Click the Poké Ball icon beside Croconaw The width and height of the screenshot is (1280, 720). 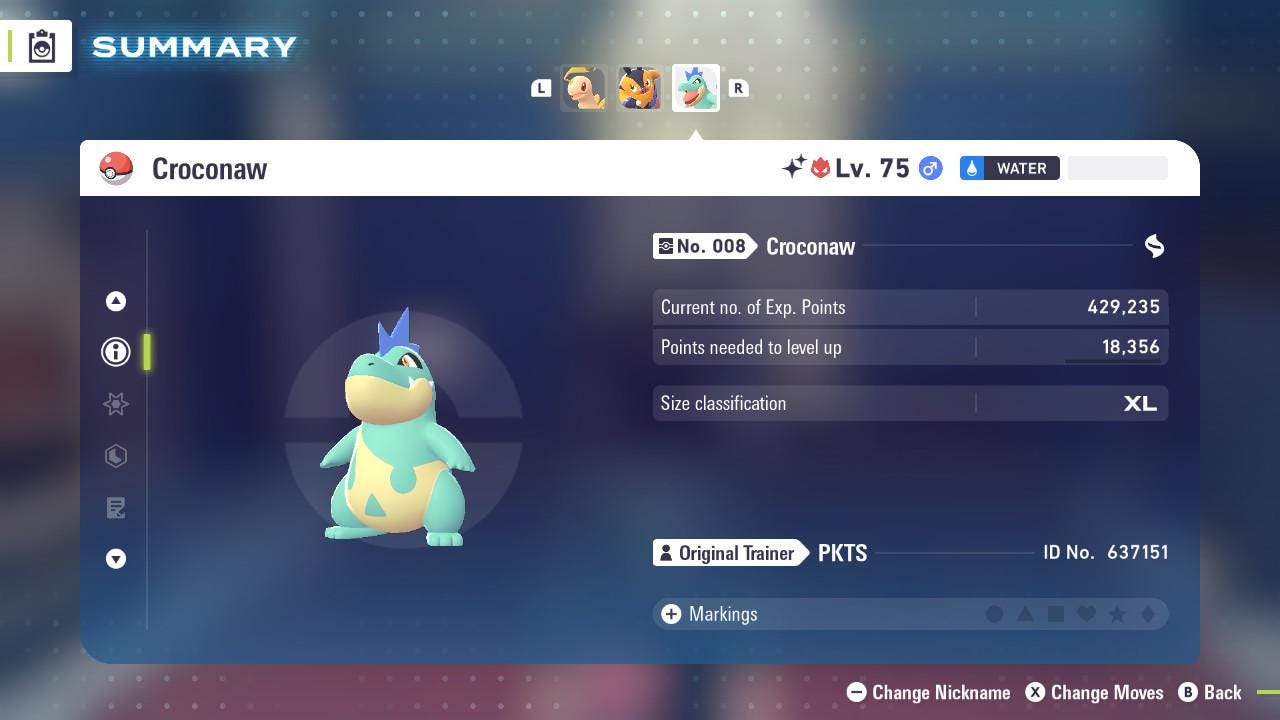click(117, 168)
